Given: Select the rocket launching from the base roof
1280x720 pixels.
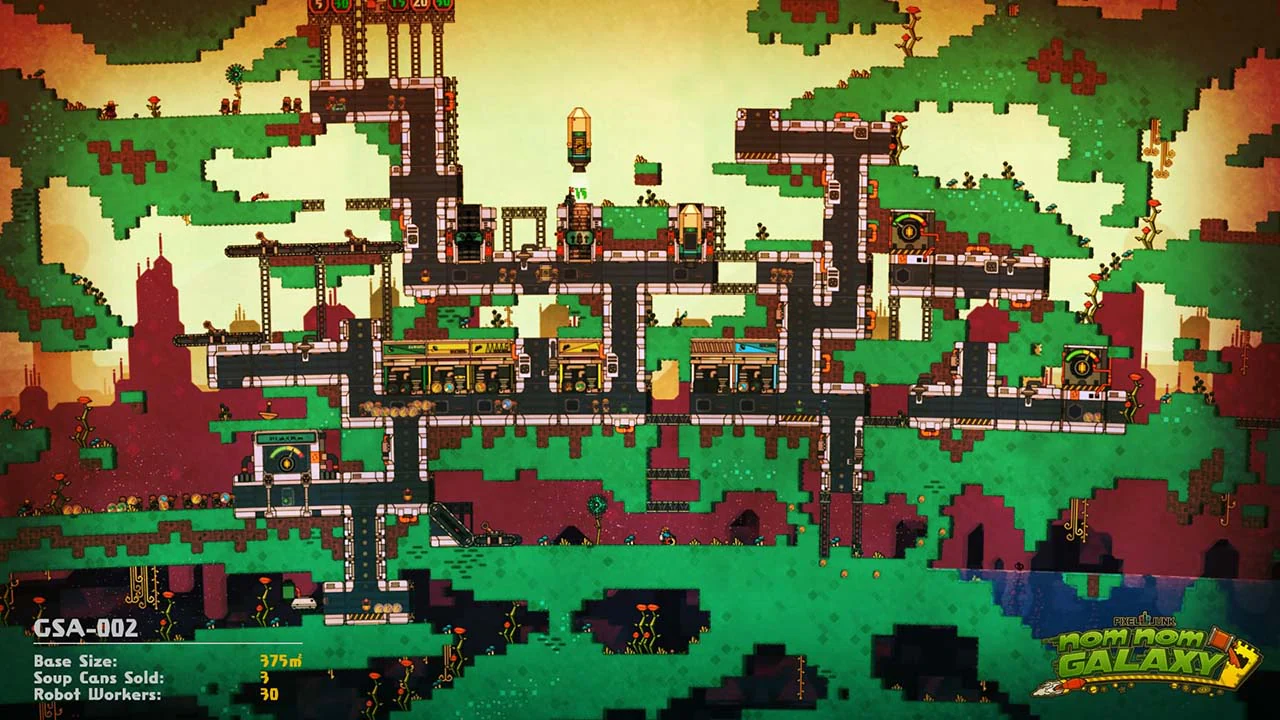Looking at the screenshot, I should [x=579, y=138].
